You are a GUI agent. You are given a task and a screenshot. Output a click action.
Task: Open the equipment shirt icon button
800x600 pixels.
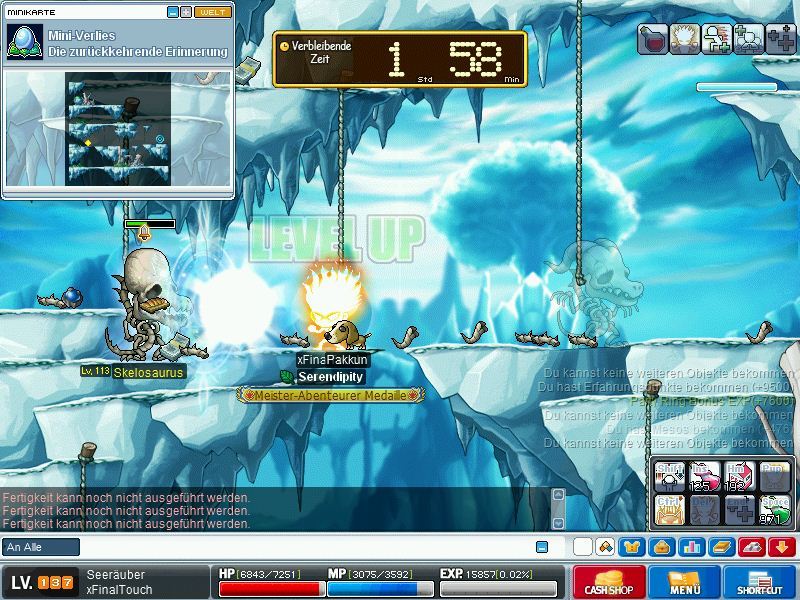click(x=632, y=547)
